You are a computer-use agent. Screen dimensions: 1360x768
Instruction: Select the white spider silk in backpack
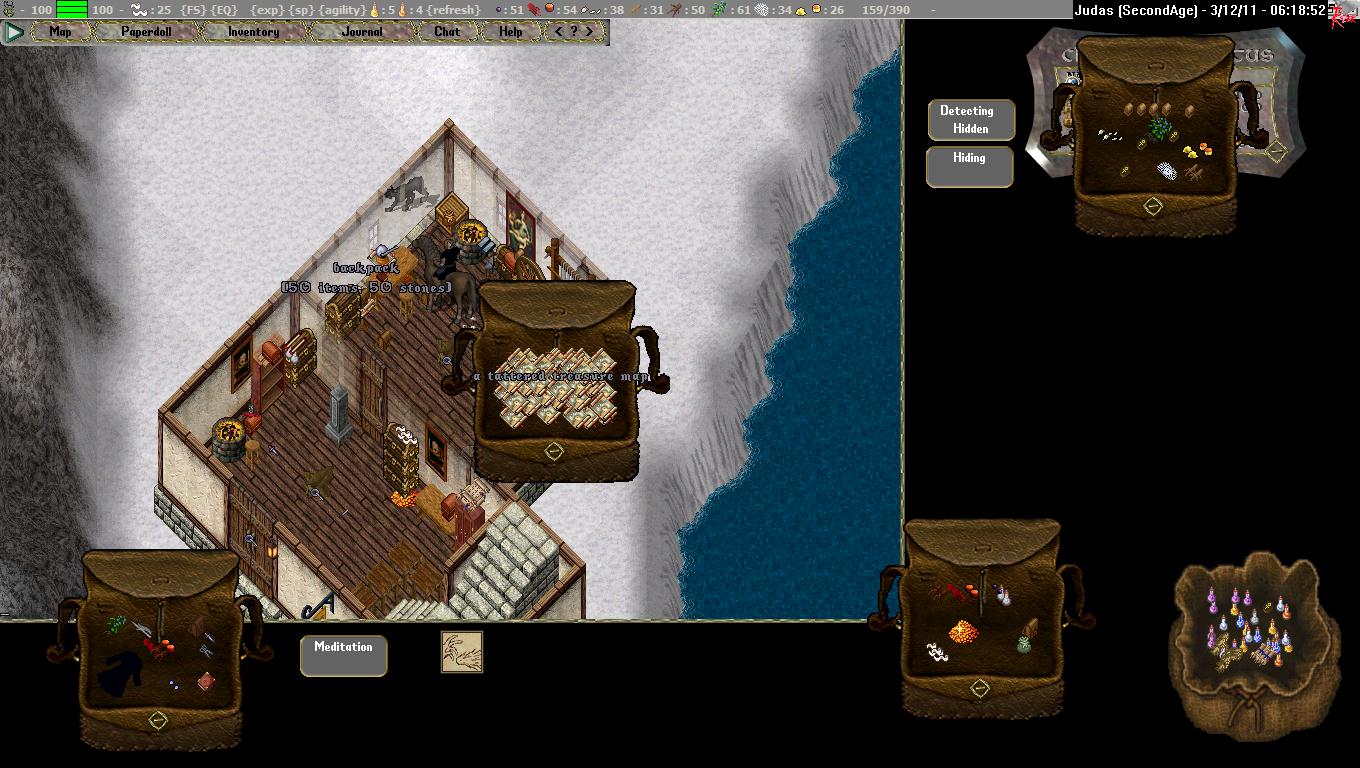click(938, 652)
